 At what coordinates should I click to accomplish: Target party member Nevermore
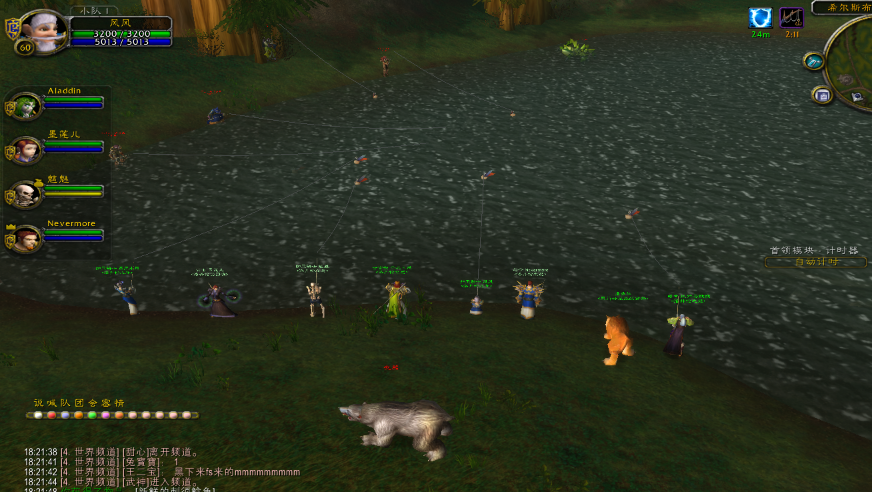pos(27,239)
